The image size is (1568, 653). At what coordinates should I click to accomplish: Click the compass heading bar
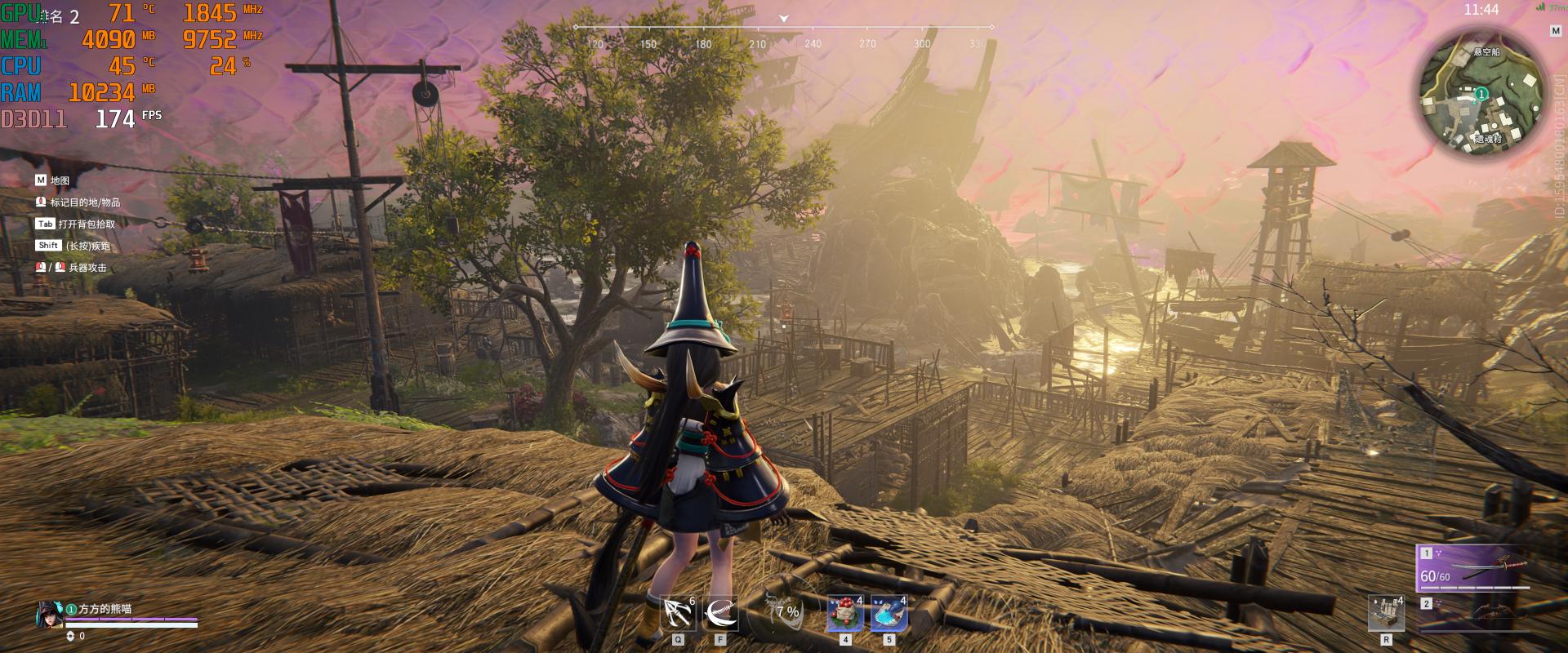click(x=784, y=37)
